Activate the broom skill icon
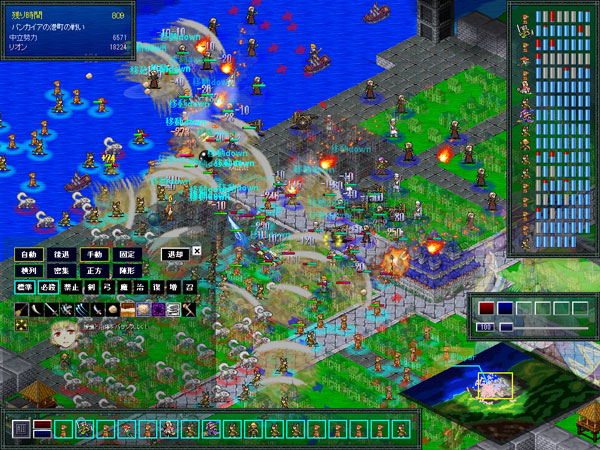Image resolution: width=600 pixels, height=450 pixels. pos(22,311)
